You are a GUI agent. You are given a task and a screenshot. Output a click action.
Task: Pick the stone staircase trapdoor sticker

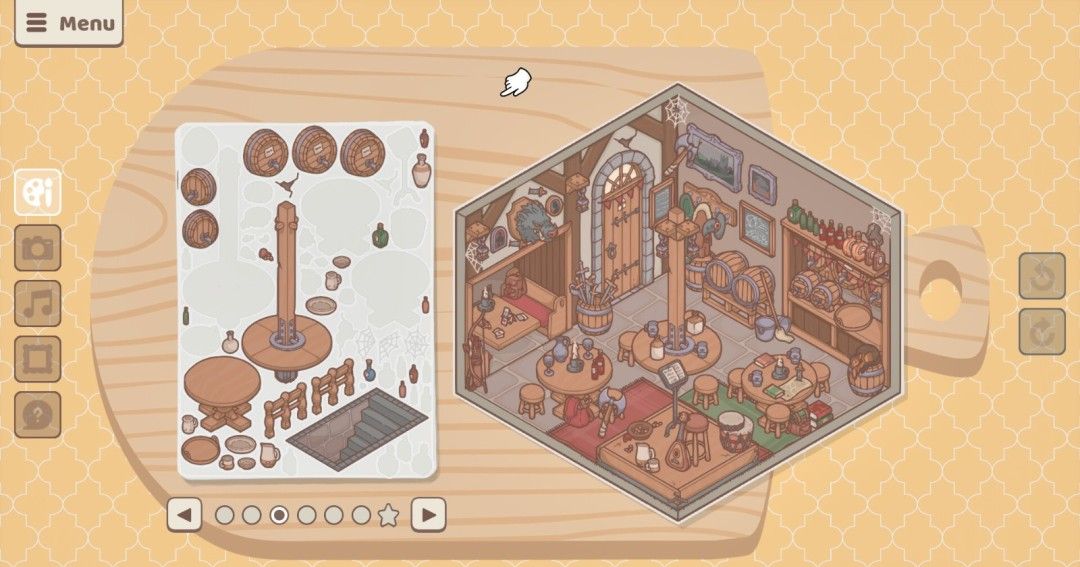pyautogui.click(x=359, y=429)
